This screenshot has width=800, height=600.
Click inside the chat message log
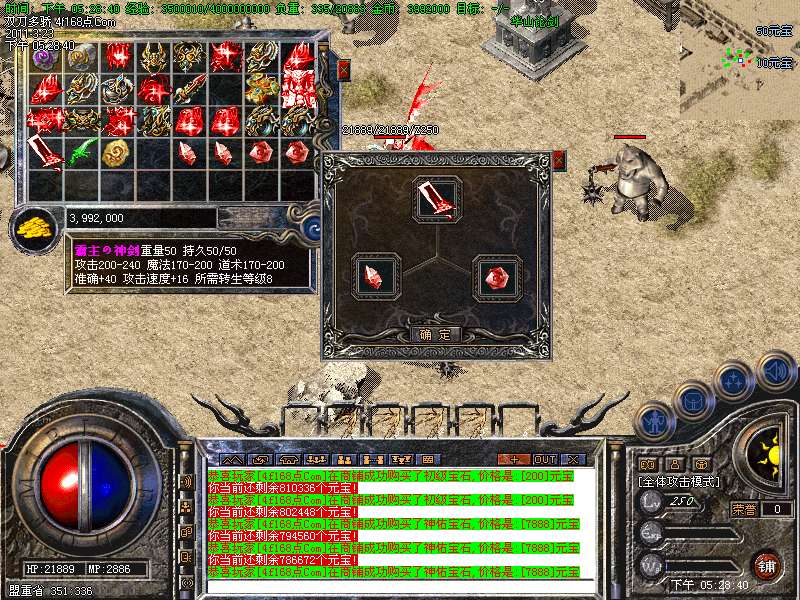(392, 522)
